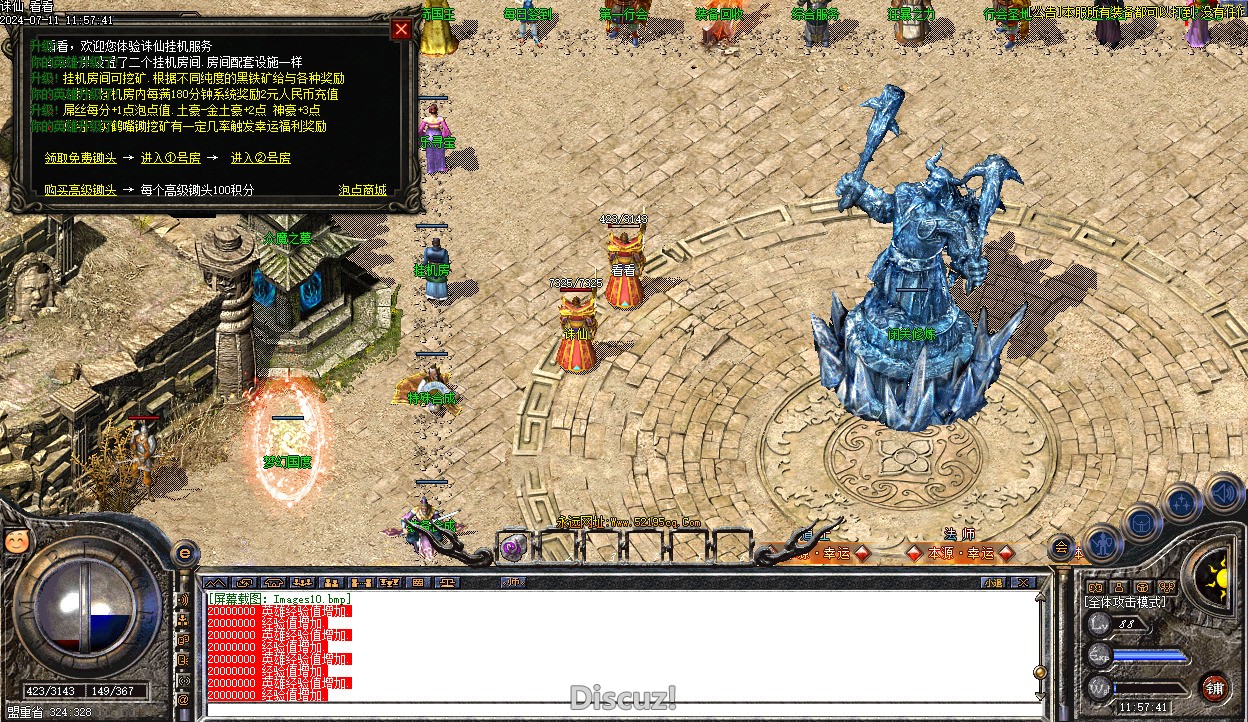Select the 进入②号房 link
This screenshot has width=1248, height=722.
[x=260, y=158]
